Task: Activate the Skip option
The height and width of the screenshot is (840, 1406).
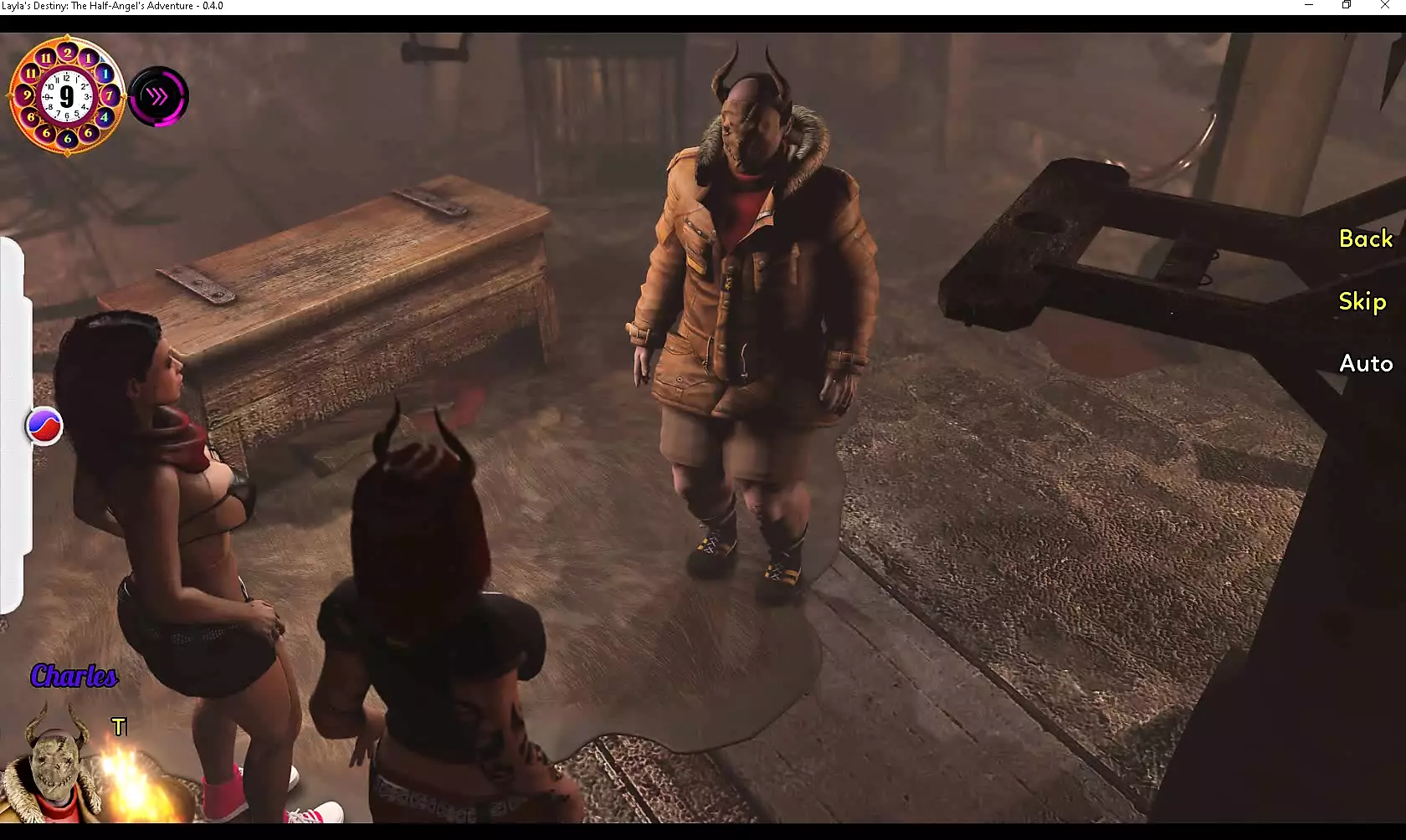Action: click(x=1362, y=302)
